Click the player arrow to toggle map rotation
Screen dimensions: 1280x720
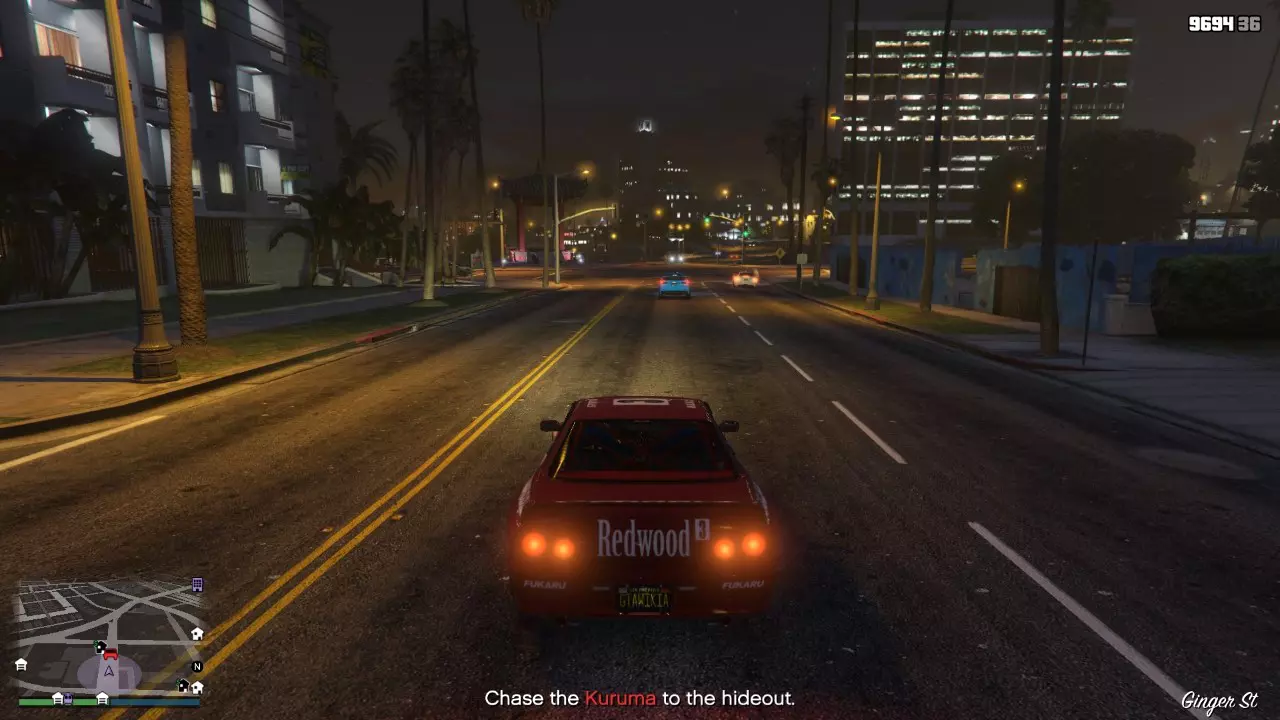coord(109,670)
